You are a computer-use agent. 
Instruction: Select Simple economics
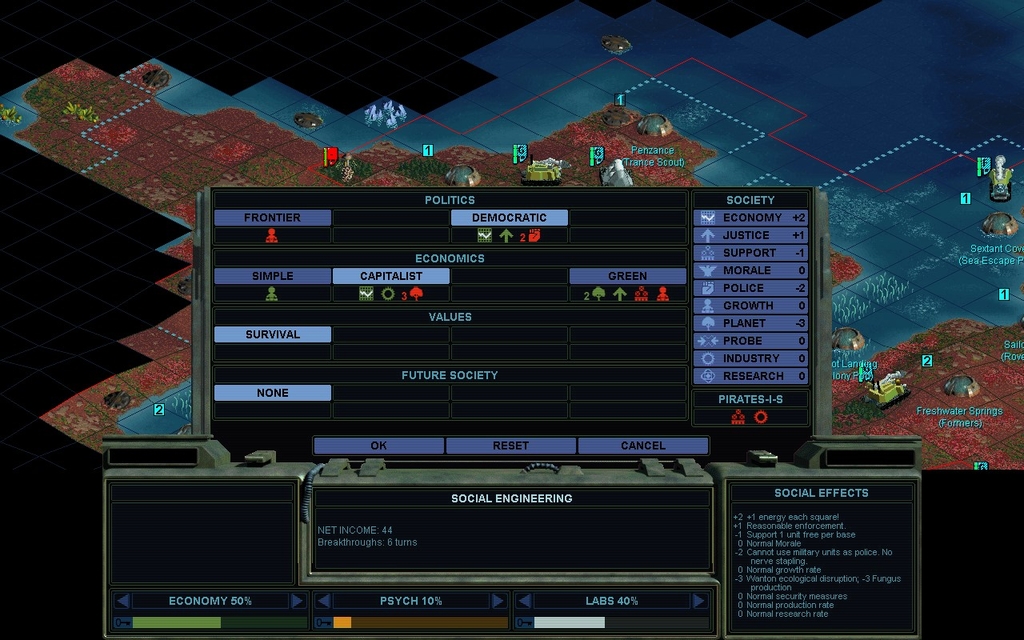(272, 276)
